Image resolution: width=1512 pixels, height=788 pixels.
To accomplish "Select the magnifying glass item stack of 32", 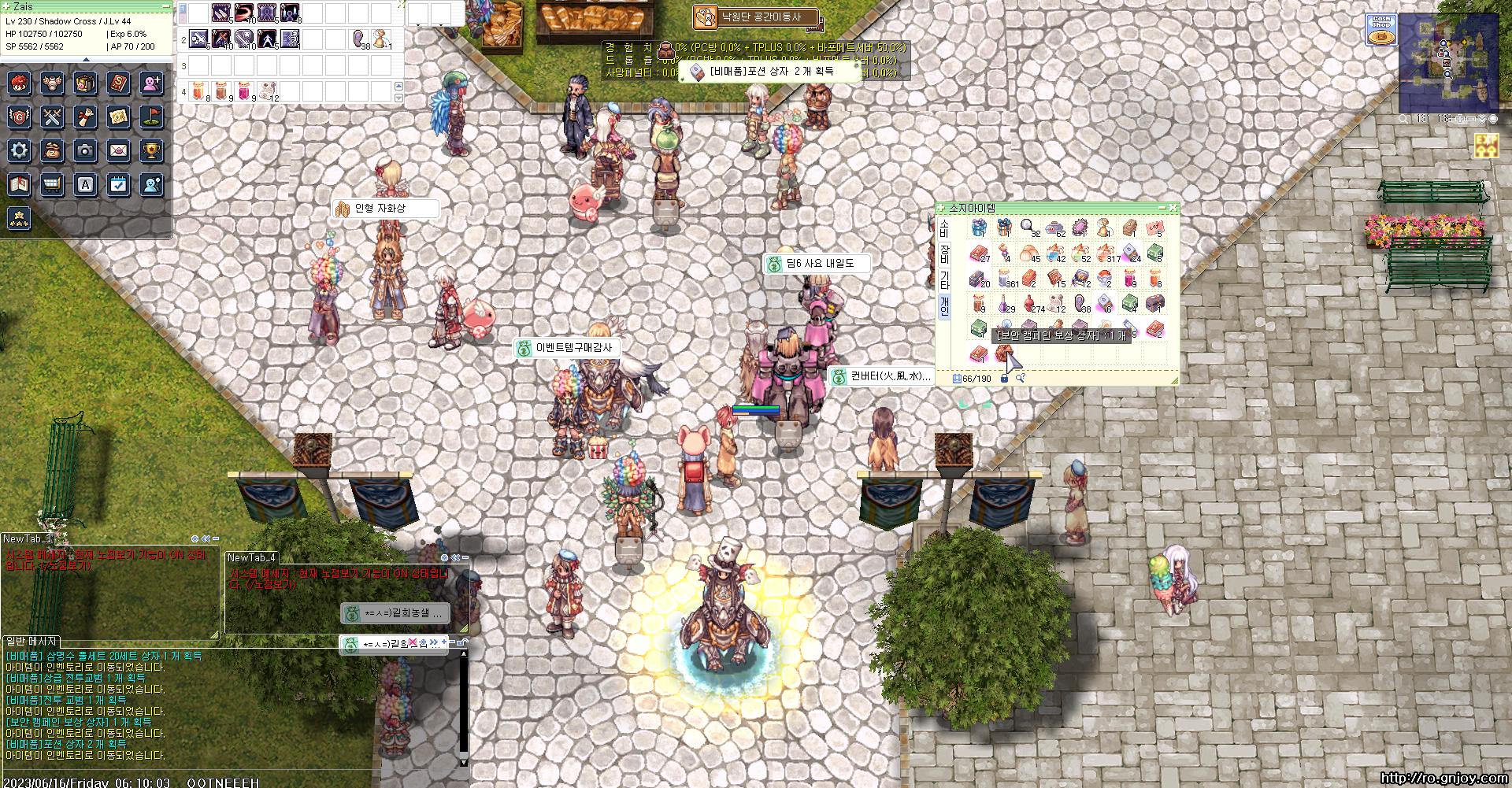I will point(1028,228).
